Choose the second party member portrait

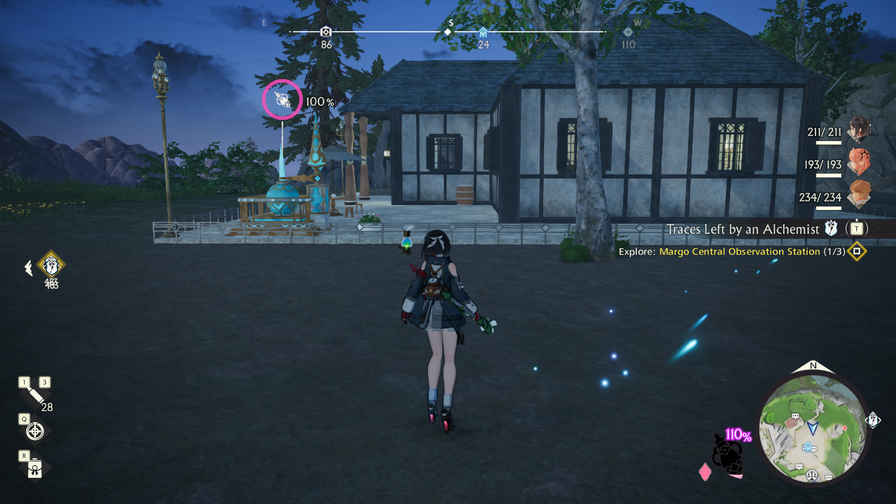coord(859,162)
